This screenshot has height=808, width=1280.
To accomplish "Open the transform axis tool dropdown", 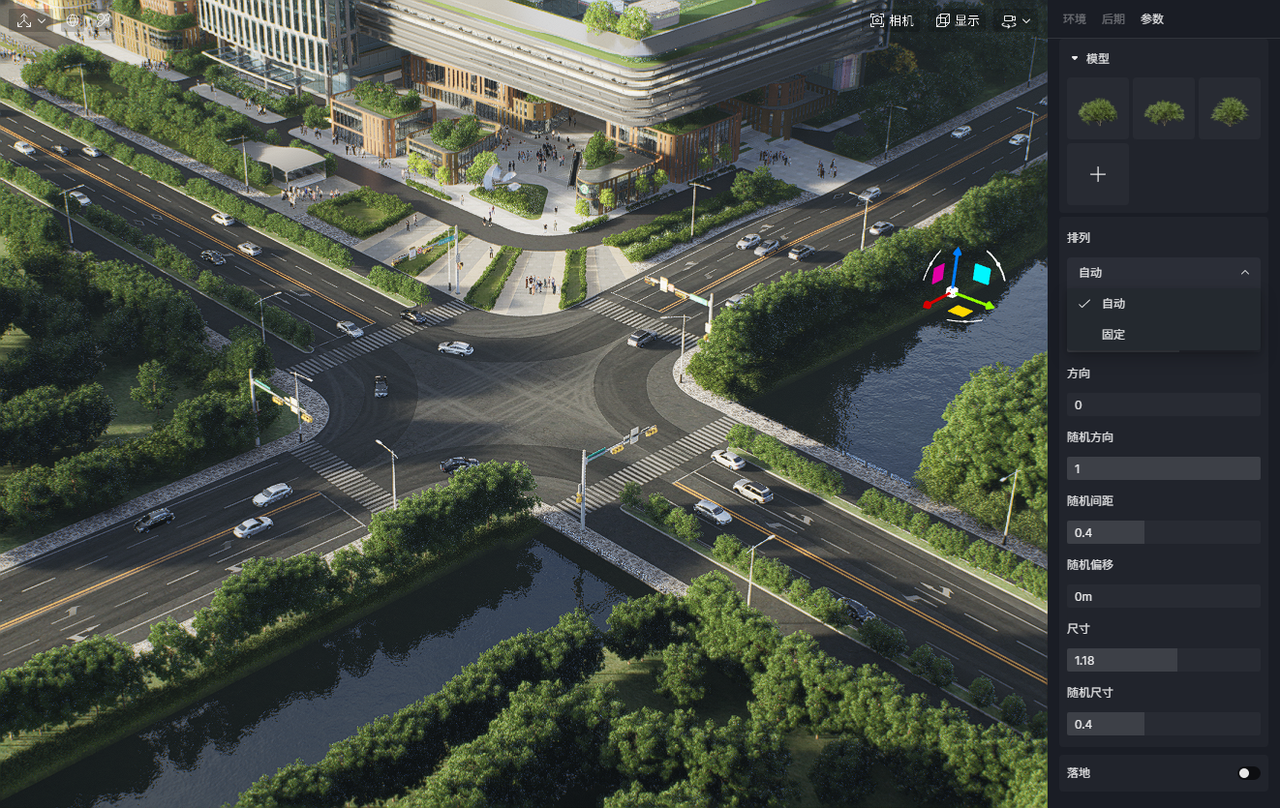I will 30,20.
